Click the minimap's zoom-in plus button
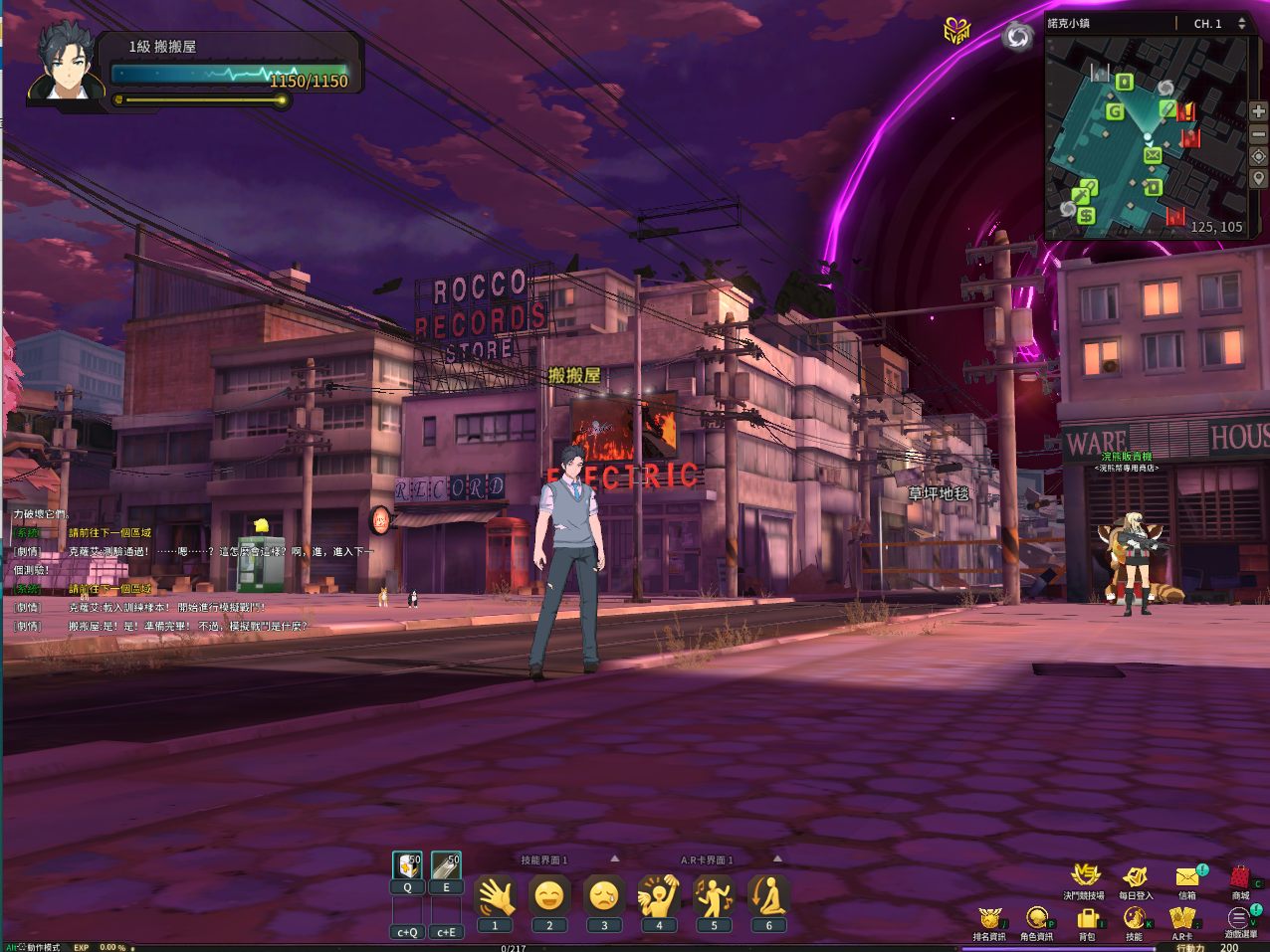Viewport: 1270px width, 952px height. point(1258,112)
